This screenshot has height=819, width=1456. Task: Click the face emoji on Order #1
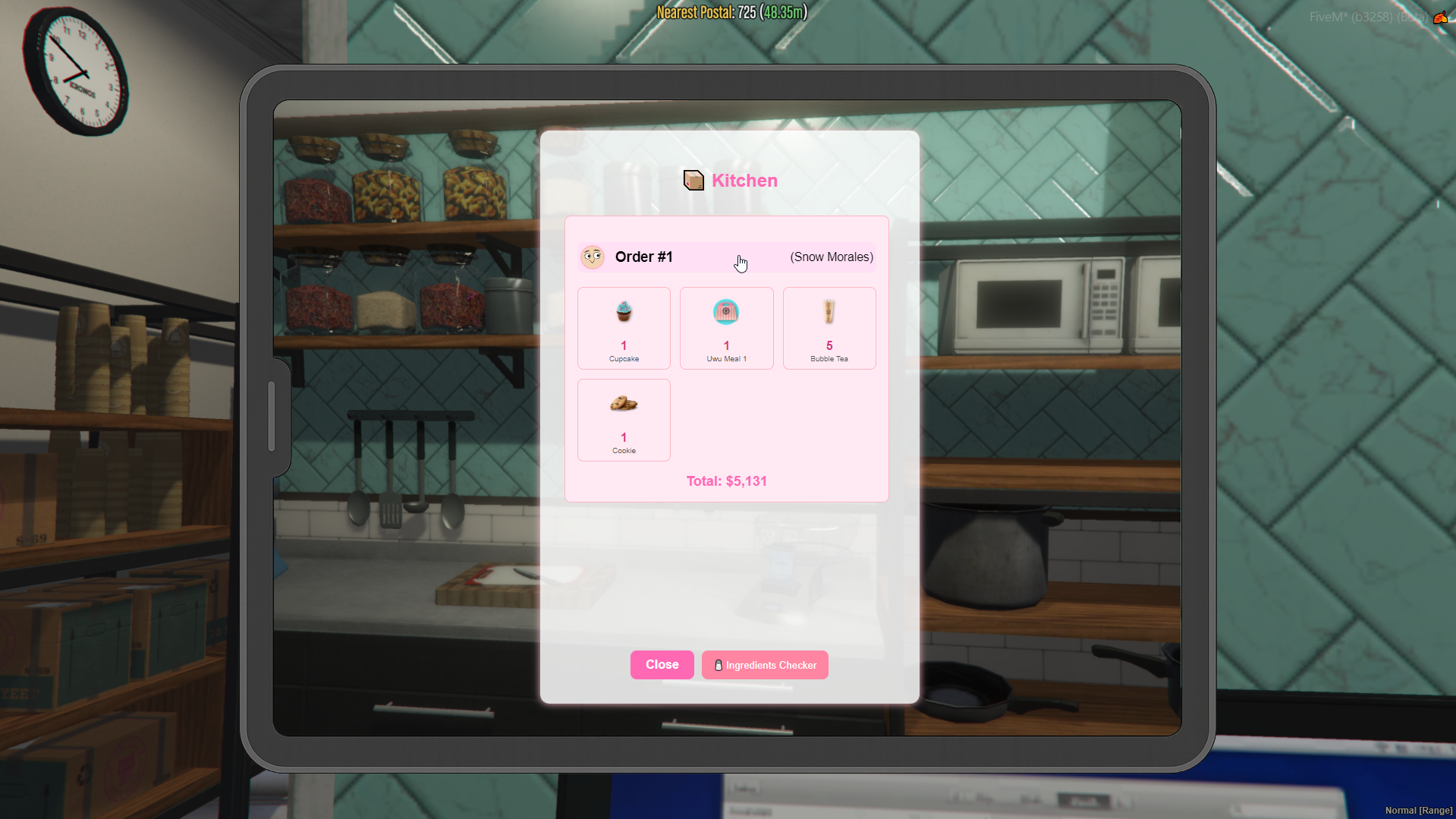pyautogui.click(x=593, y=257)
